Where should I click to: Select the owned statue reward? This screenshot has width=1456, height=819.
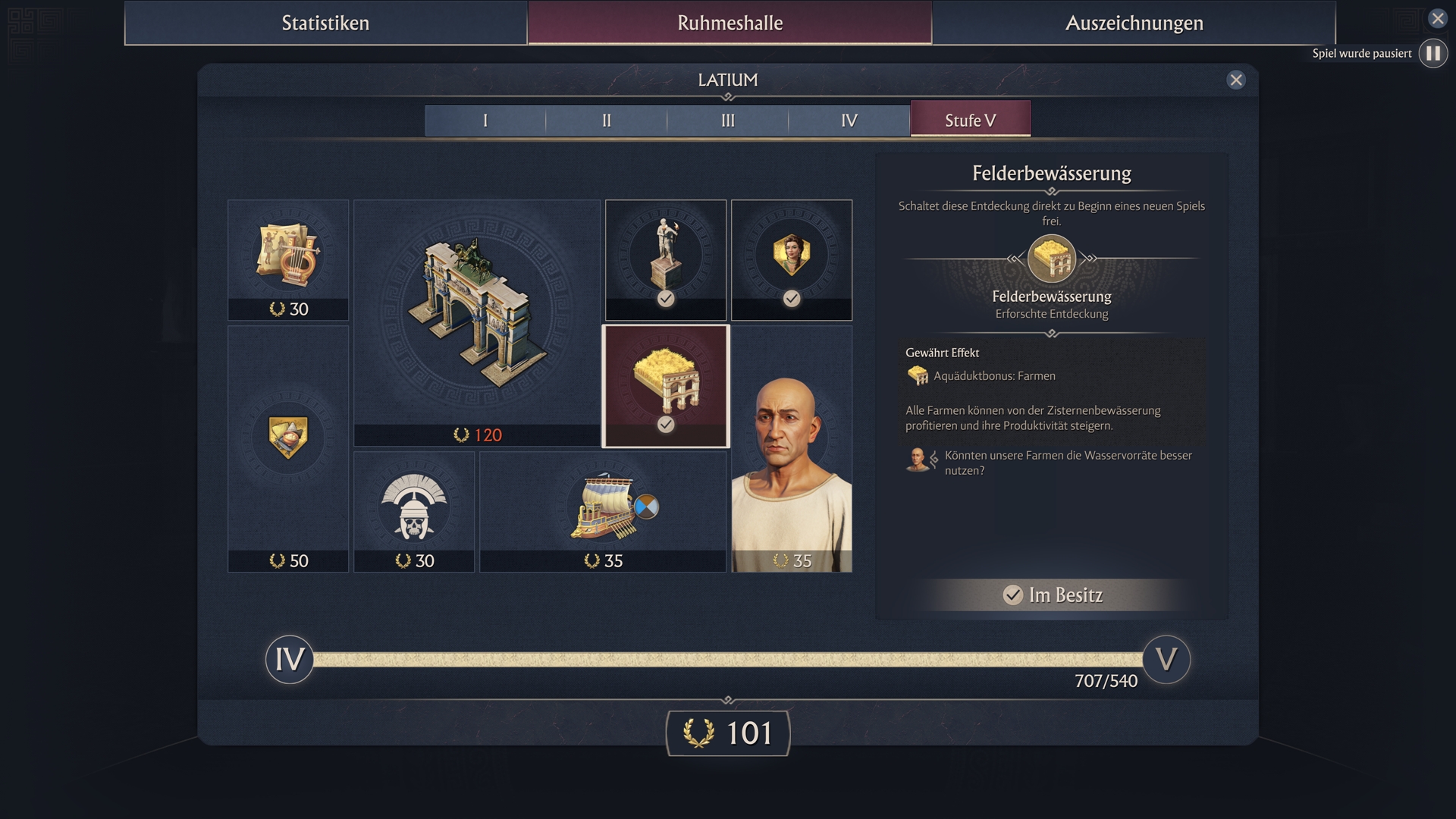click(666, 259)
